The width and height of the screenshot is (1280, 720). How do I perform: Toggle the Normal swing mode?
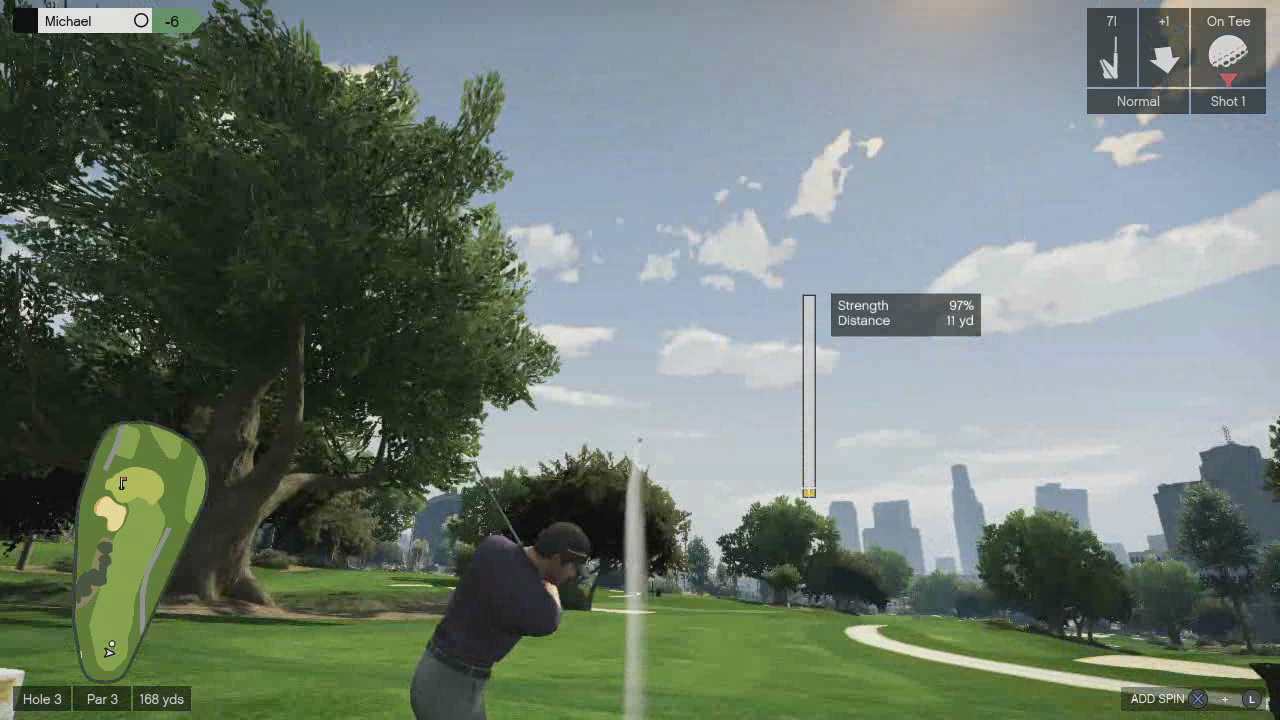click(1137, 101)
